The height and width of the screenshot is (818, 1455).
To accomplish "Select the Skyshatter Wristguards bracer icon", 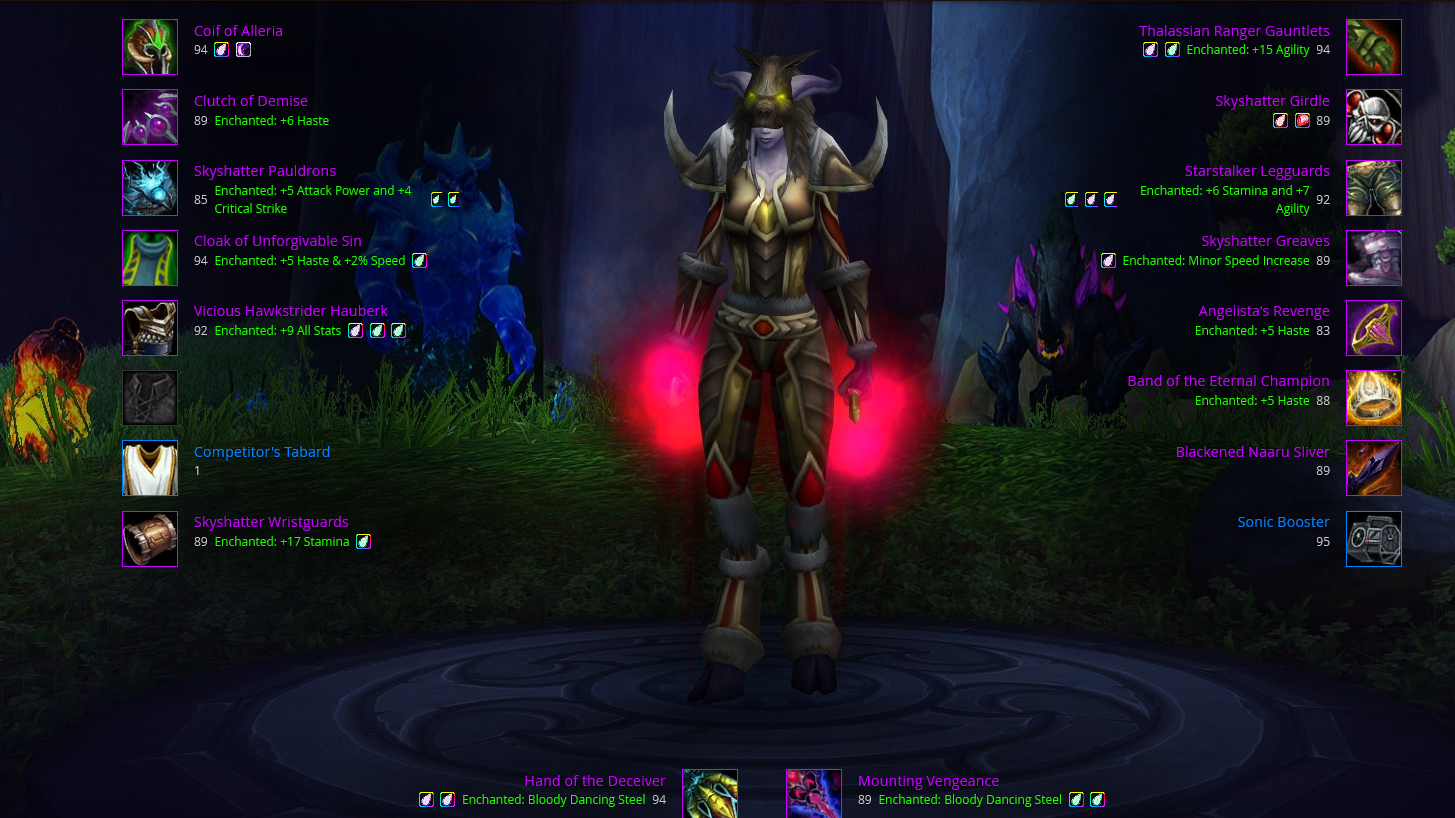I will [x=150, y=539].
